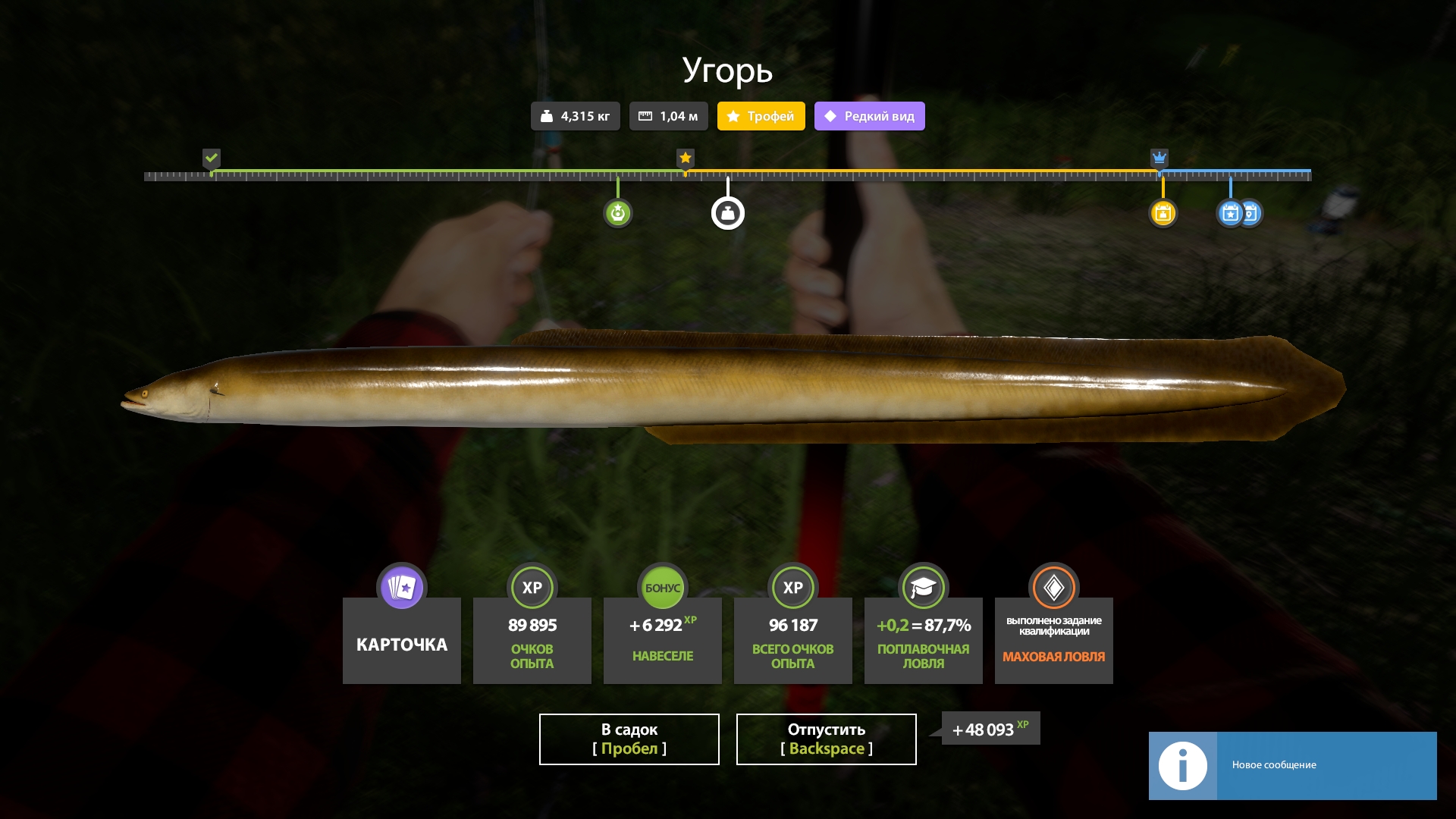
Task: Select the yellow calendar record marker
Action: [x=1163, y=213]
